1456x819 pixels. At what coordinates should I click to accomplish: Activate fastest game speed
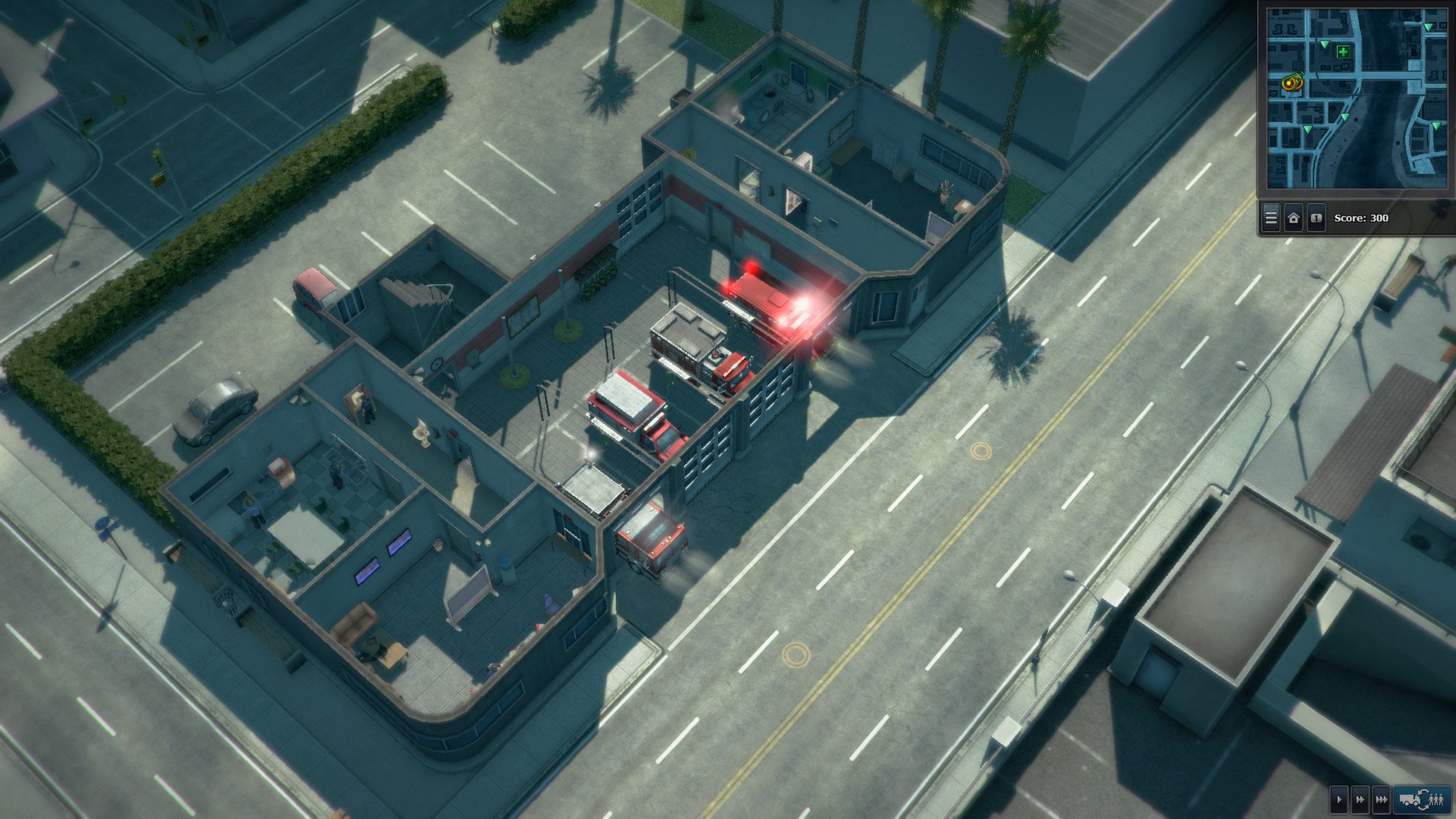click(x=1380, y=799)
